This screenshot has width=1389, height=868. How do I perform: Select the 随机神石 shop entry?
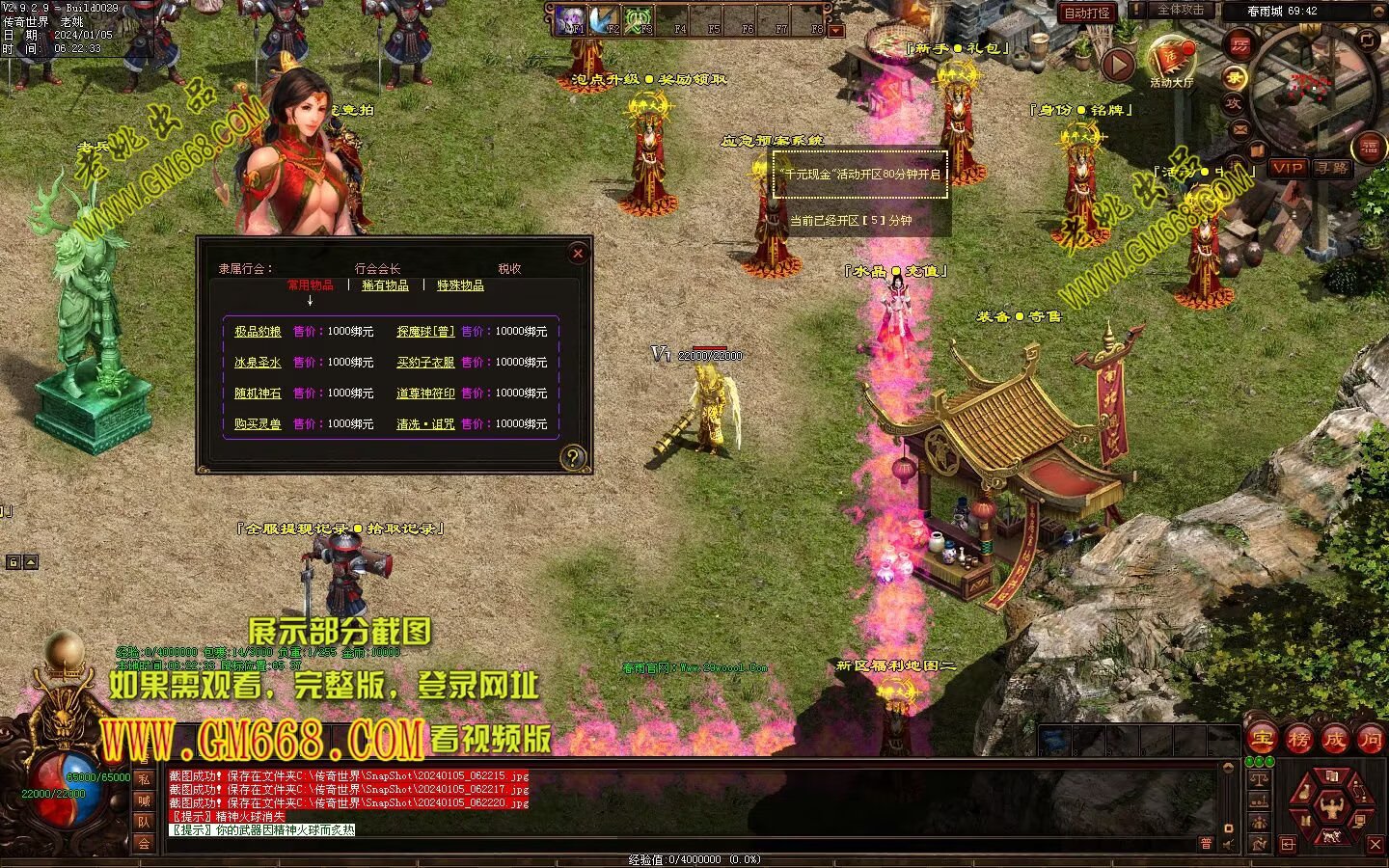258,393
